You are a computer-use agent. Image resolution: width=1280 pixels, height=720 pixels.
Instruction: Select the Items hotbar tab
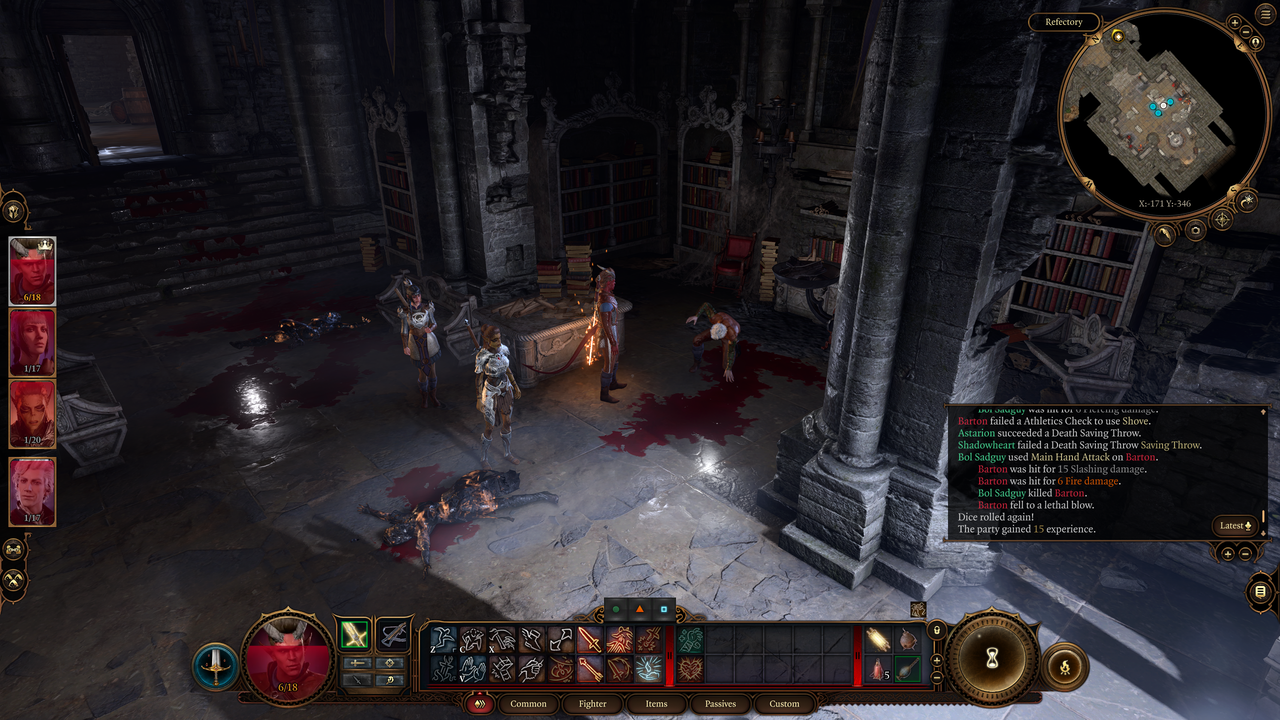pyautogui.click(x=656, y=704)
